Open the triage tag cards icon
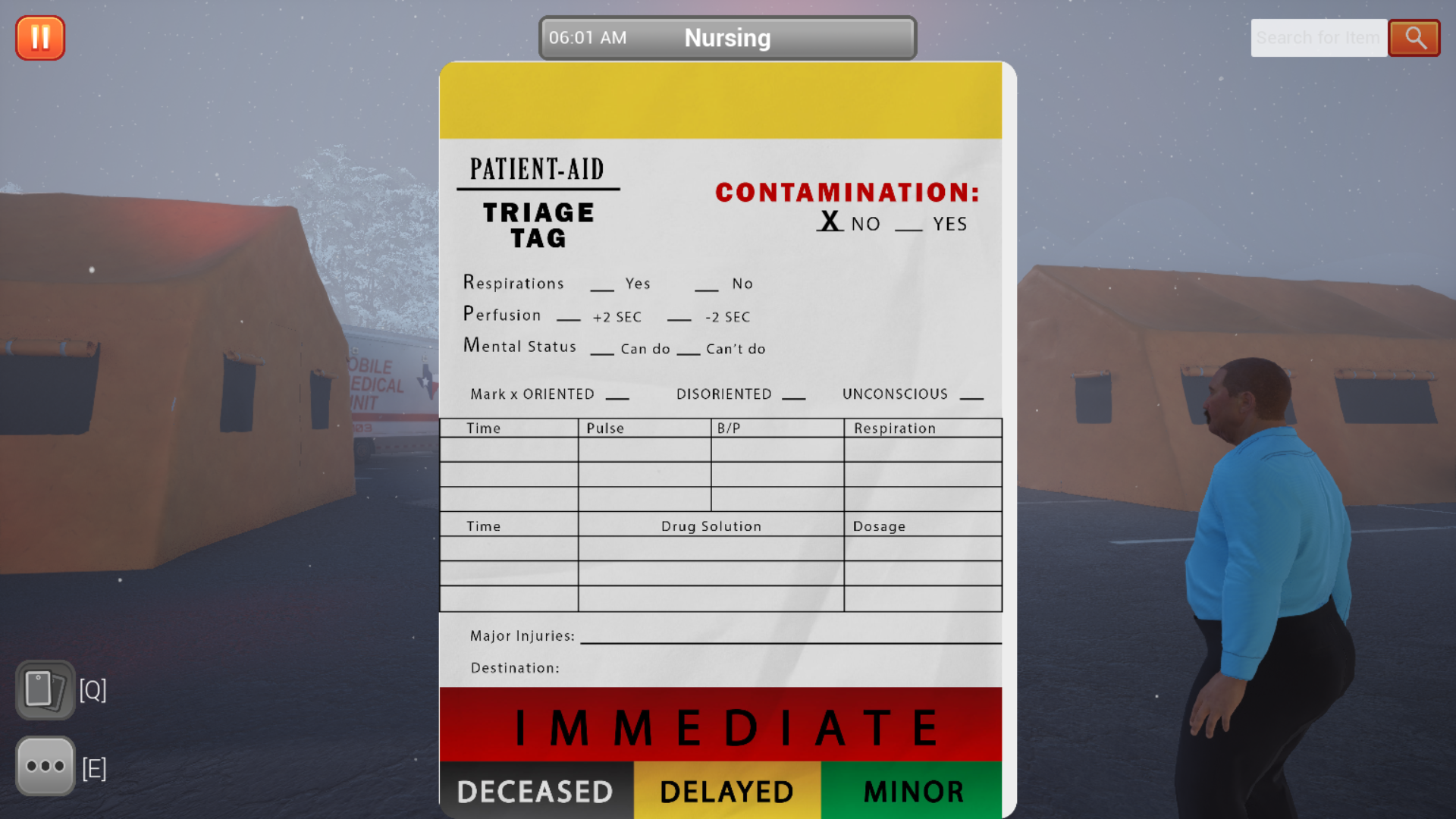 (45, 690)
